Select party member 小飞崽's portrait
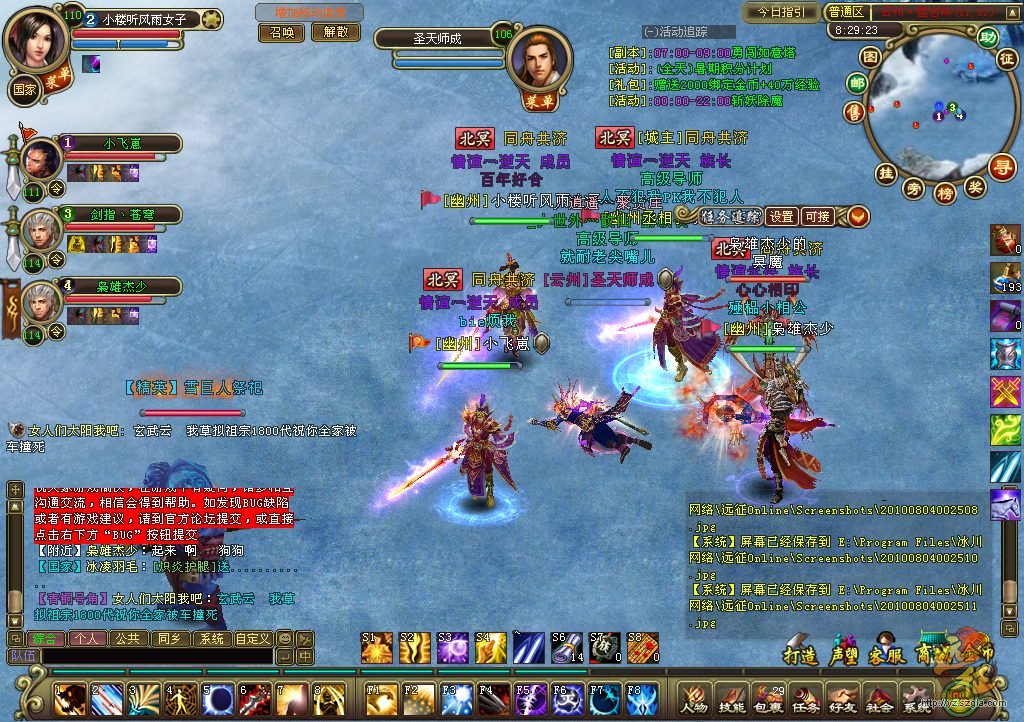Viewport: 1024px width, 722px height. point(42,158)
